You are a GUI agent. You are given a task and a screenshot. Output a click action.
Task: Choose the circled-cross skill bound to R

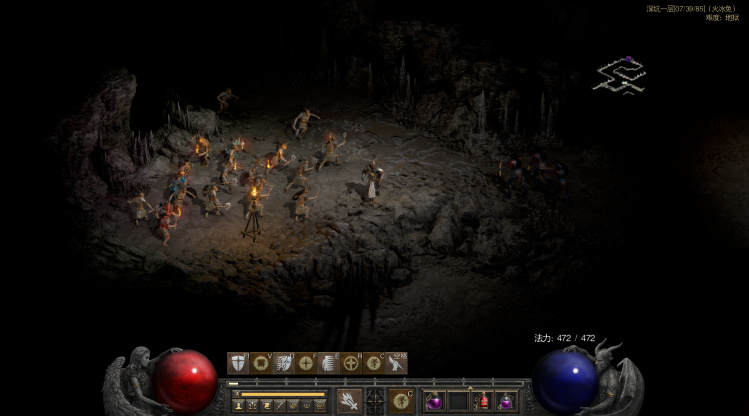tap(352, 363)
